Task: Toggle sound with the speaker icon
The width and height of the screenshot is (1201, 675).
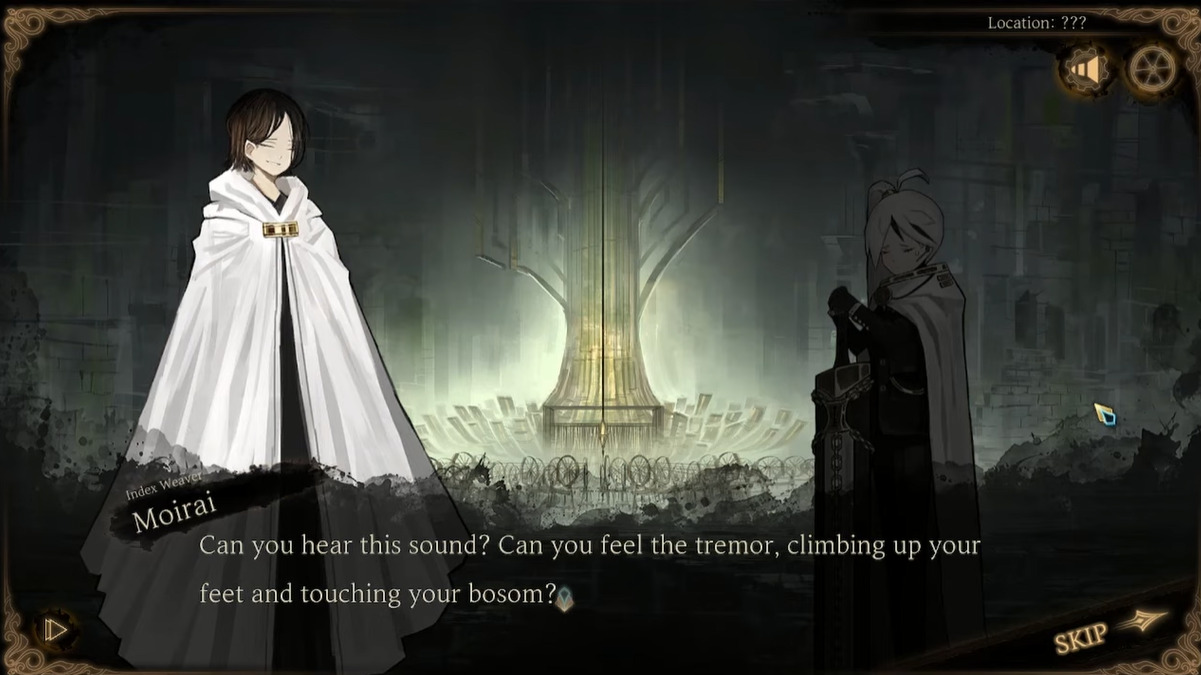Action: click(x=1084, y=69)
